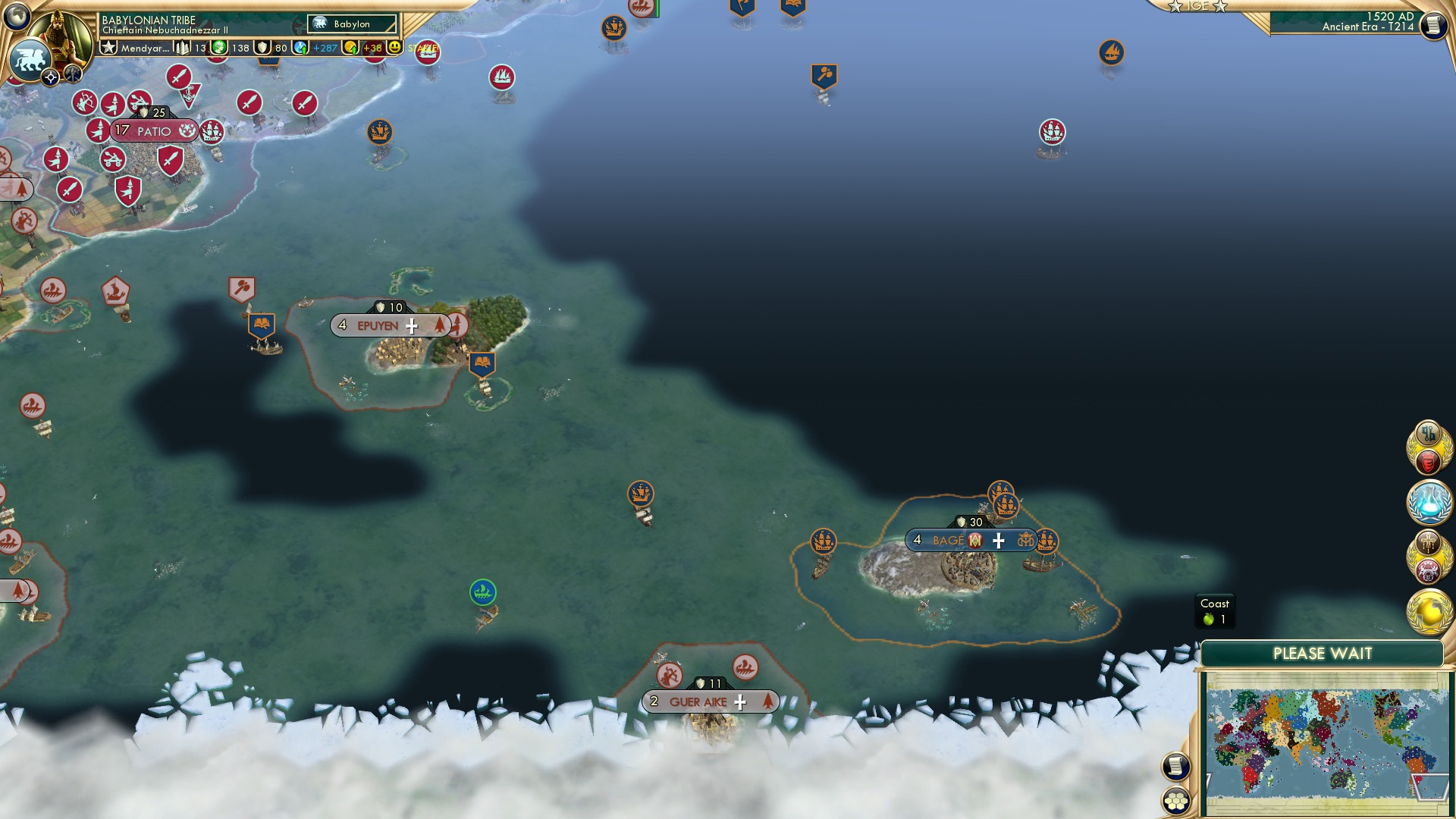Click the happiness smiley indicator

394,48
